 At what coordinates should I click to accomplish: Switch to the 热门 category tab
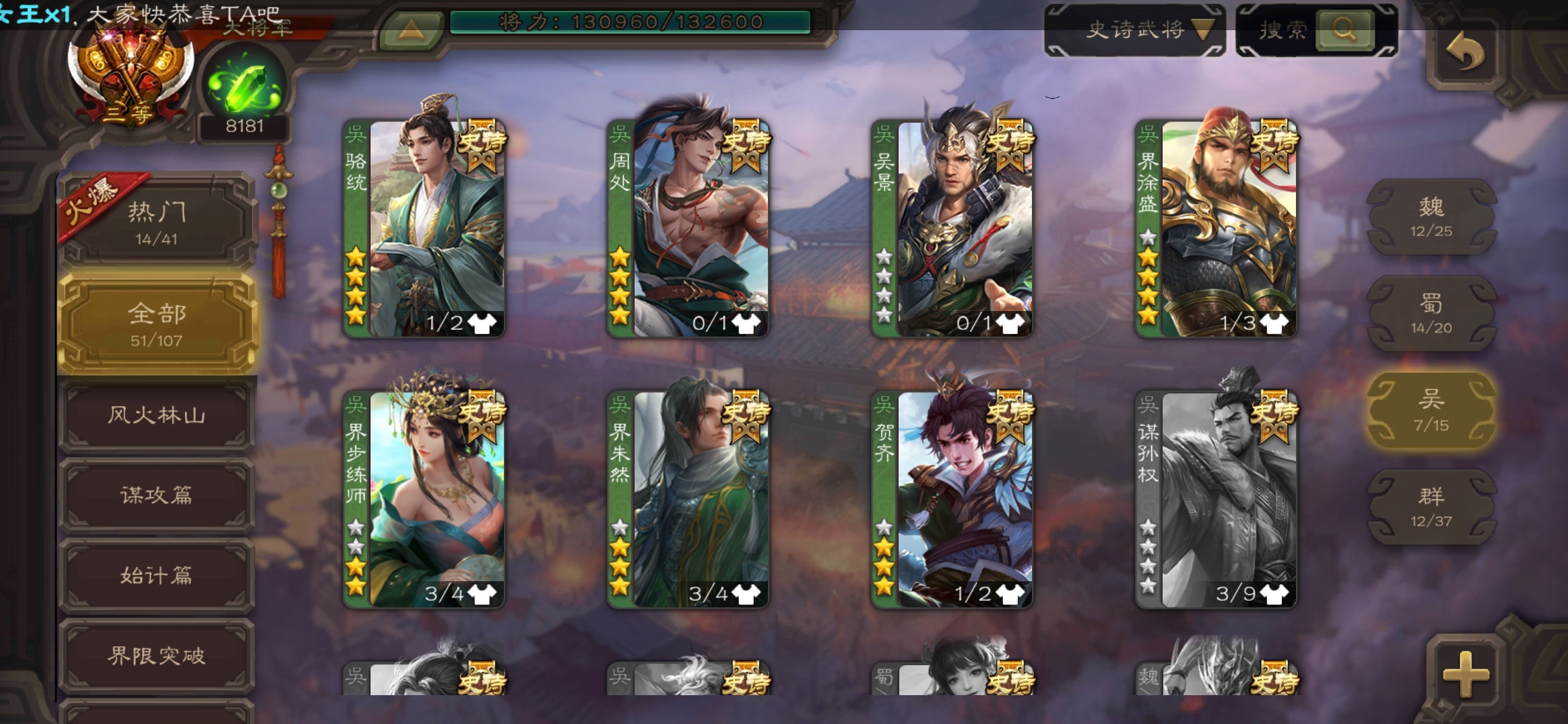[x=157, y=221]
